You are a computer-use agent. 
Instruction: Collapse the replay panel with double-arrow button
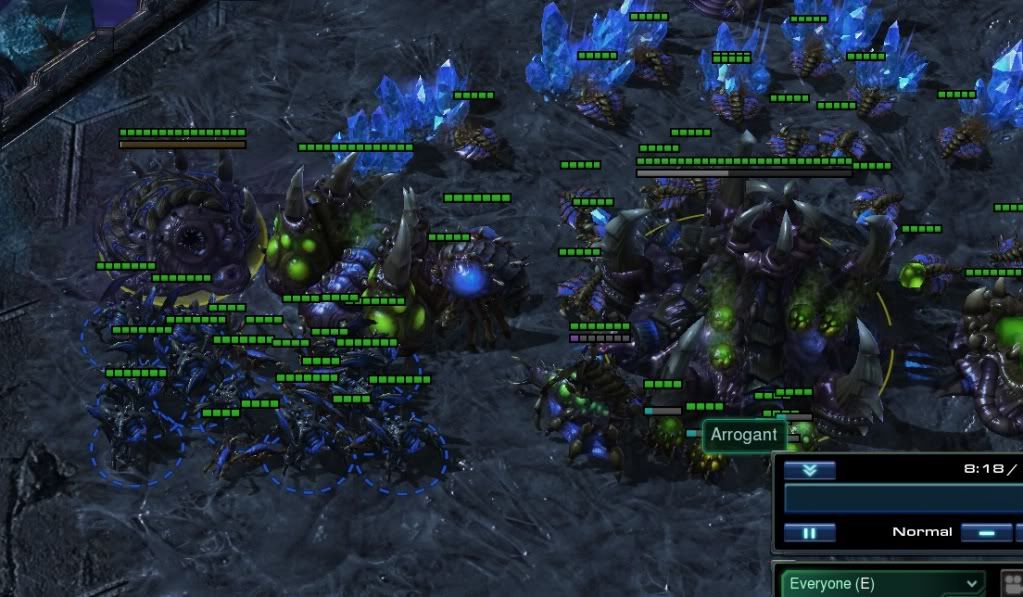tap(809, 471)
